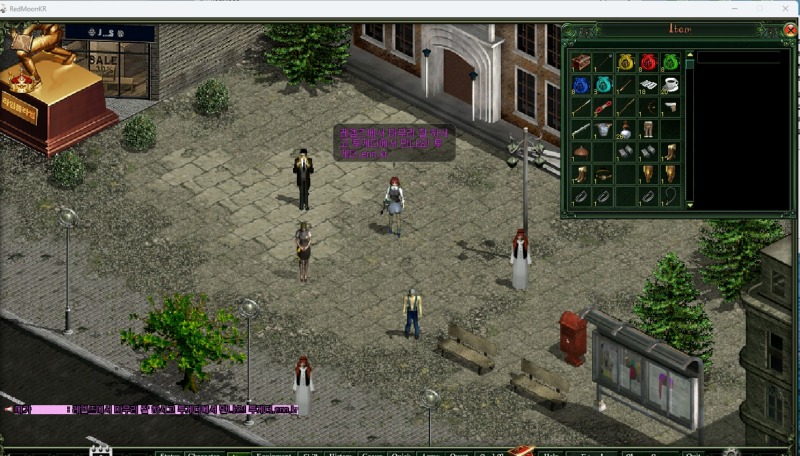Choose the green pouch item slot

(x=670, y=63)
